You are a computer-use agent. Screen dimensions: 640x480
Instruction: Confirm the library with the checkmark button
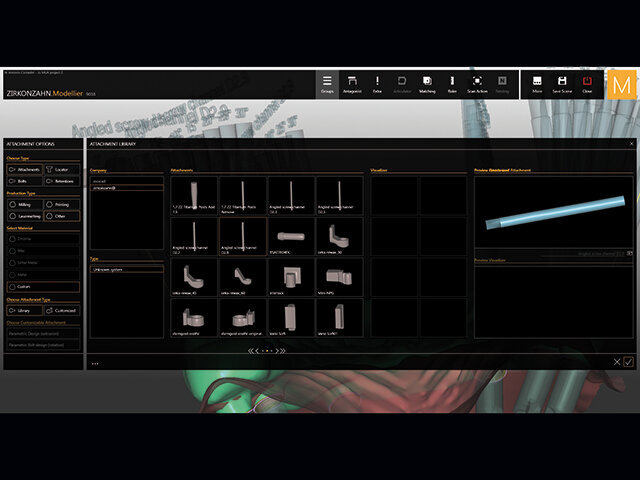pyautogui.click(x=628, y=361)
